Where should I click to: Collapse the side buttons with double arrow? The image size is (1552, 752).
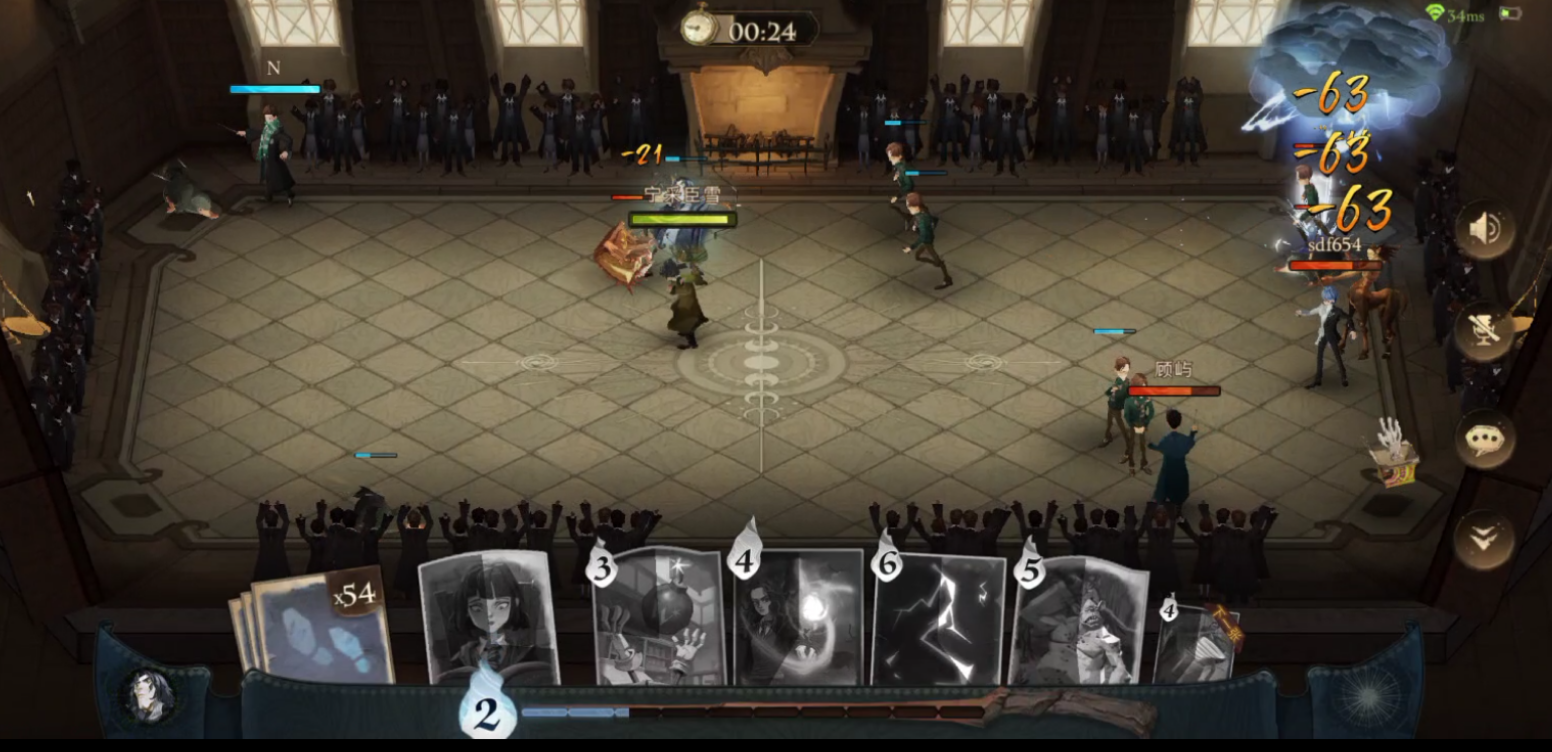tap(1484, 540)
